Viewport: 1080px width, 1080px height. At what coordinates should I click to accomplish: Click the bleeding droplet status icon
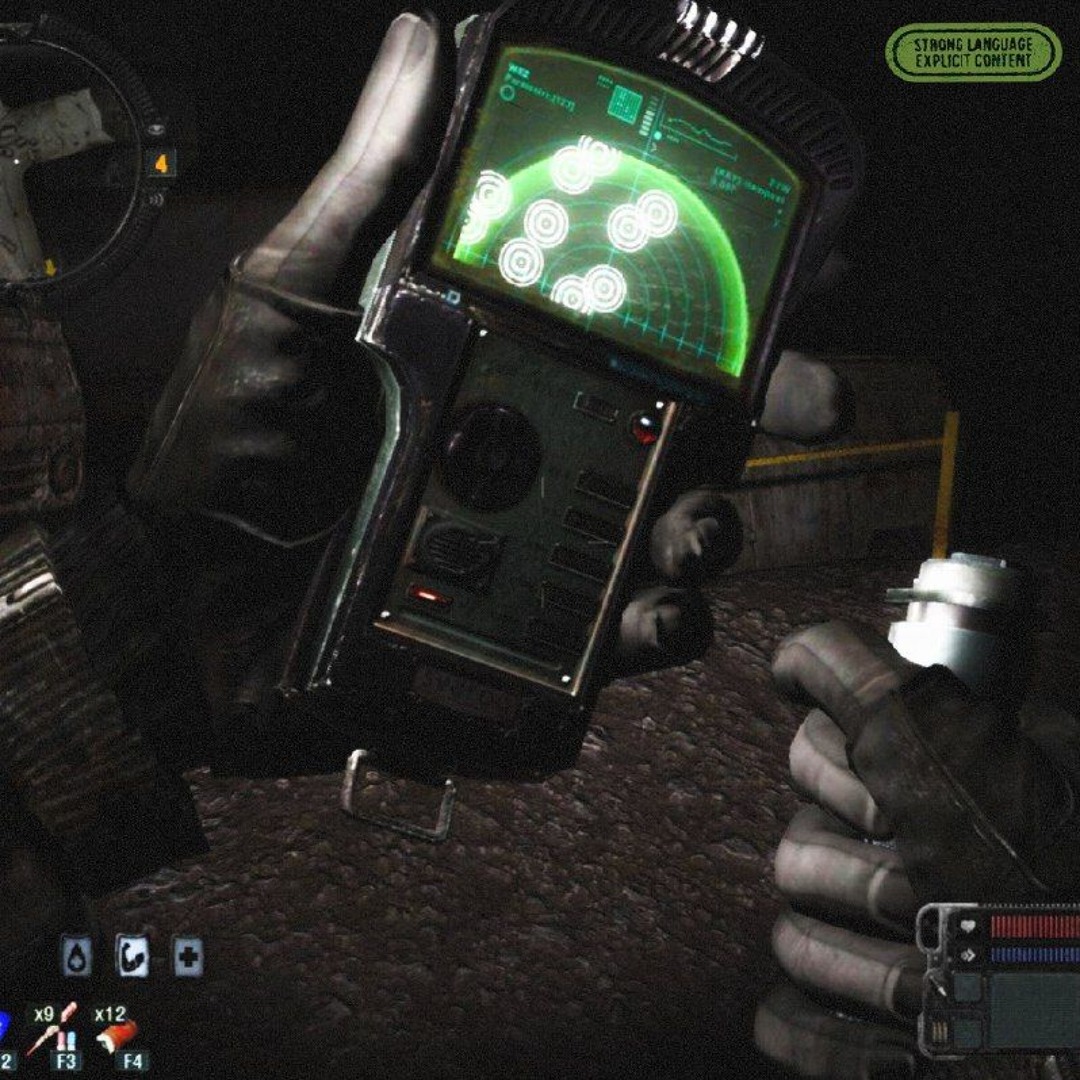pos(77,957)
